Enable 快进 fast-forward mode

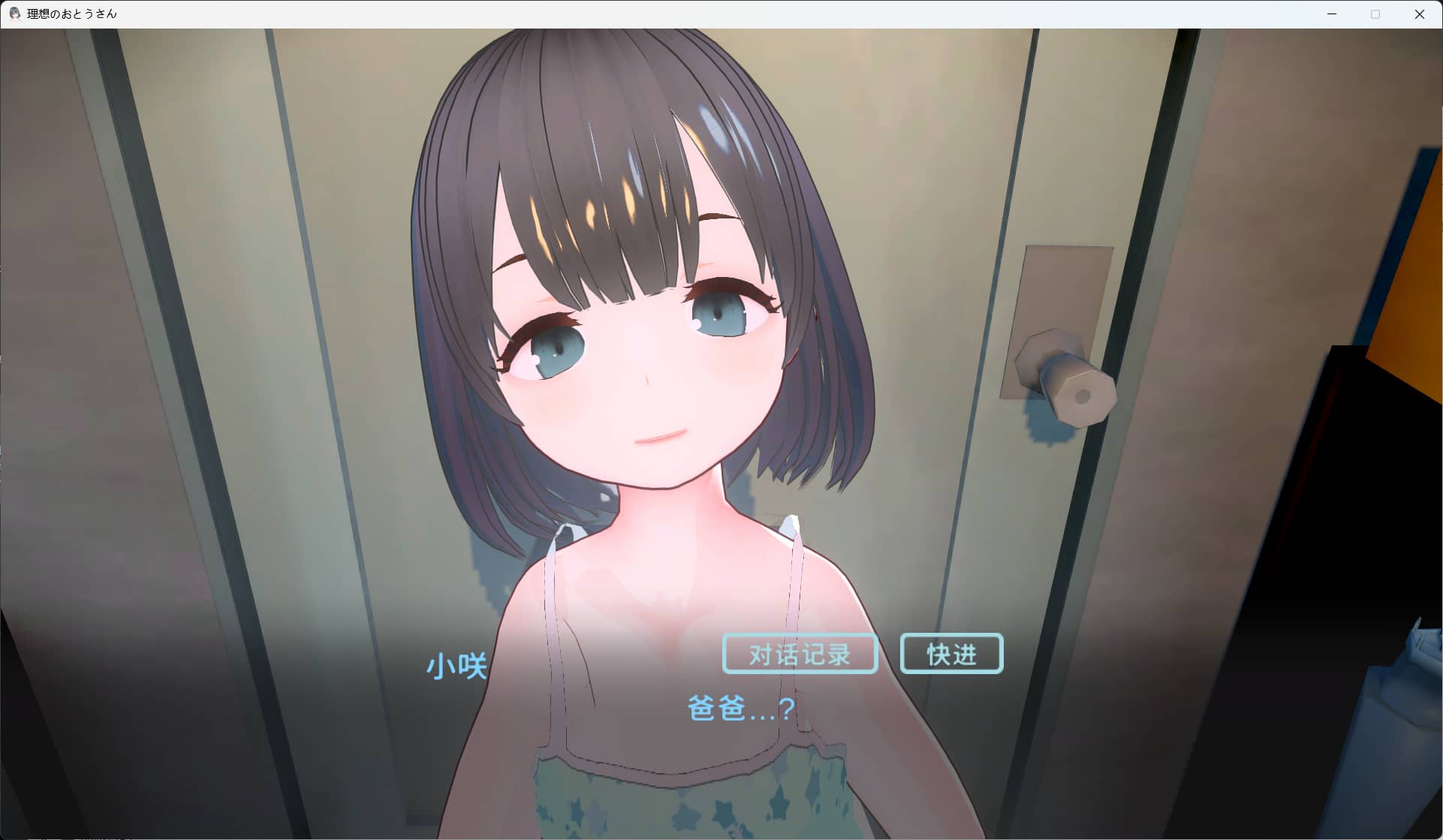click(x=950, y=652)
